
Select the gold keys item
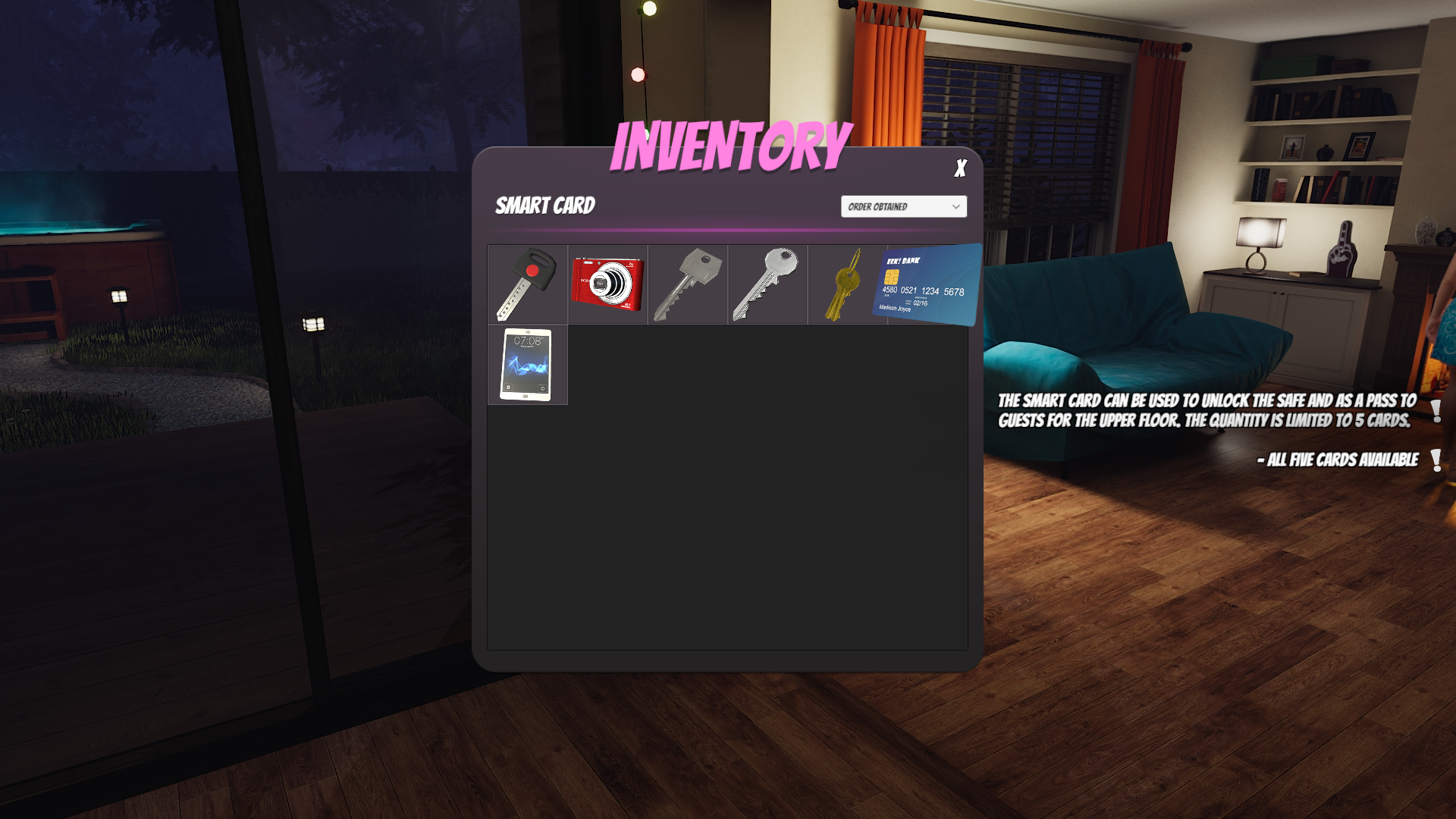point(846,286)
